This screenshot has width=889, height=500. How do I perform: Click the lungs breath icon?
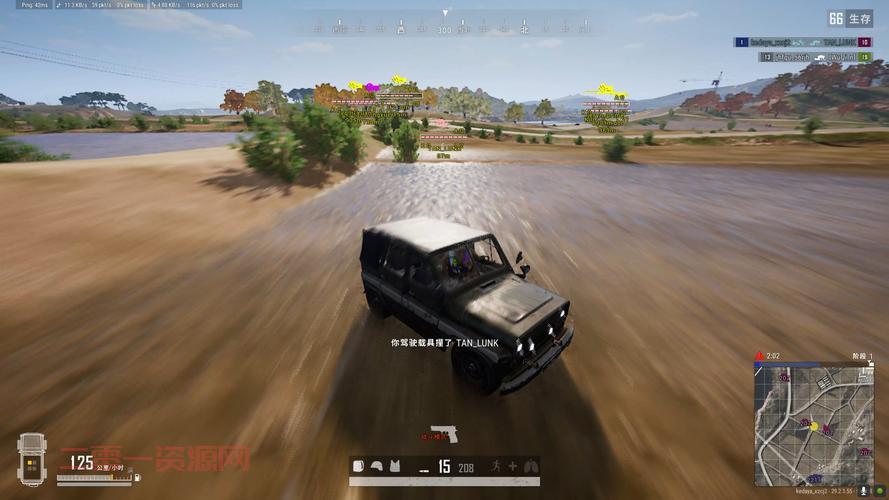[x=531, y=466]
